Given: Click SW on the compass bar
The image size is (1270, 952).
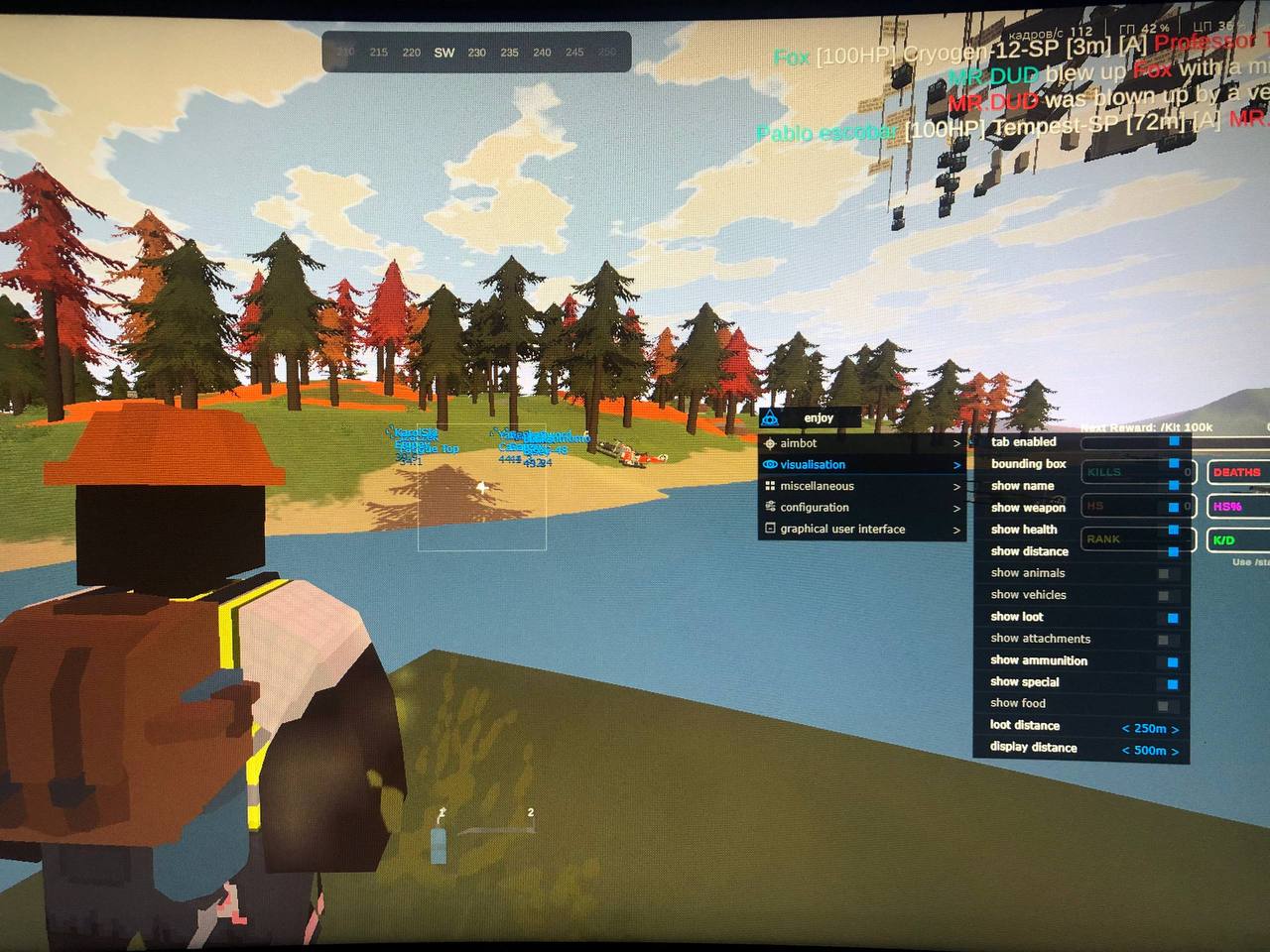Looking at the screenshot, I should click(x=444, y=53).
